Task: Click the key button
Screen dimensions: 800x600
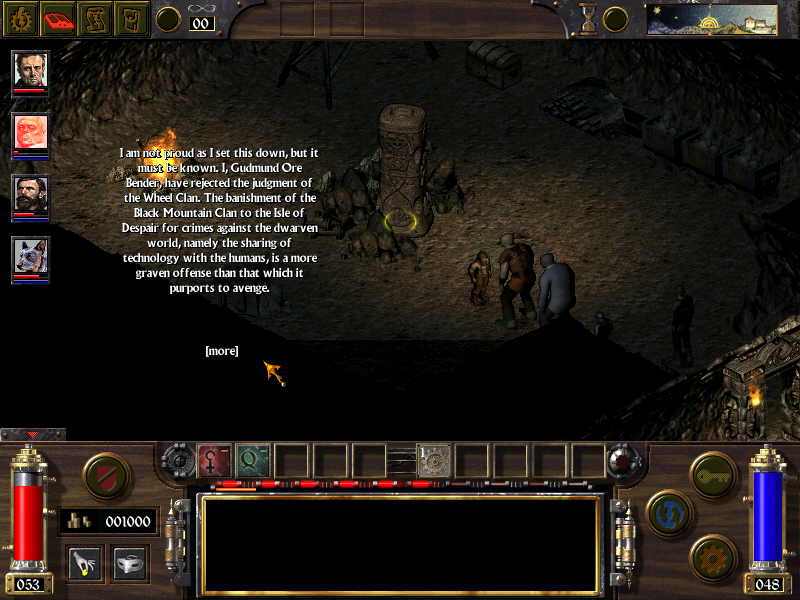Action: pos(713,472)
